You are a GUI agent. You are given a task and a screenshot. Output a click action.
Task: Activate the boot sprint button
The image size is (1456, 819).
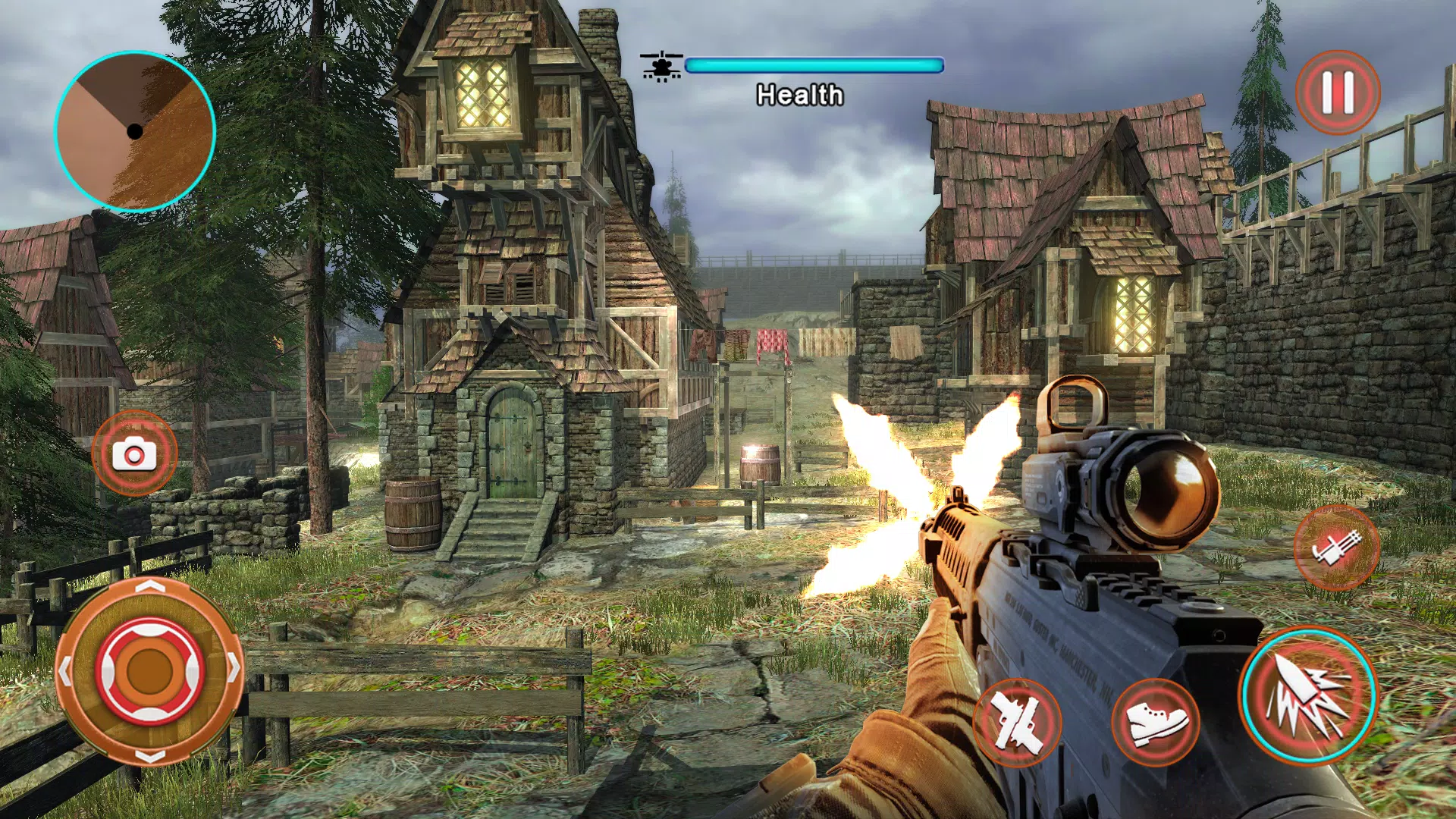click(x=1155, y=722)
